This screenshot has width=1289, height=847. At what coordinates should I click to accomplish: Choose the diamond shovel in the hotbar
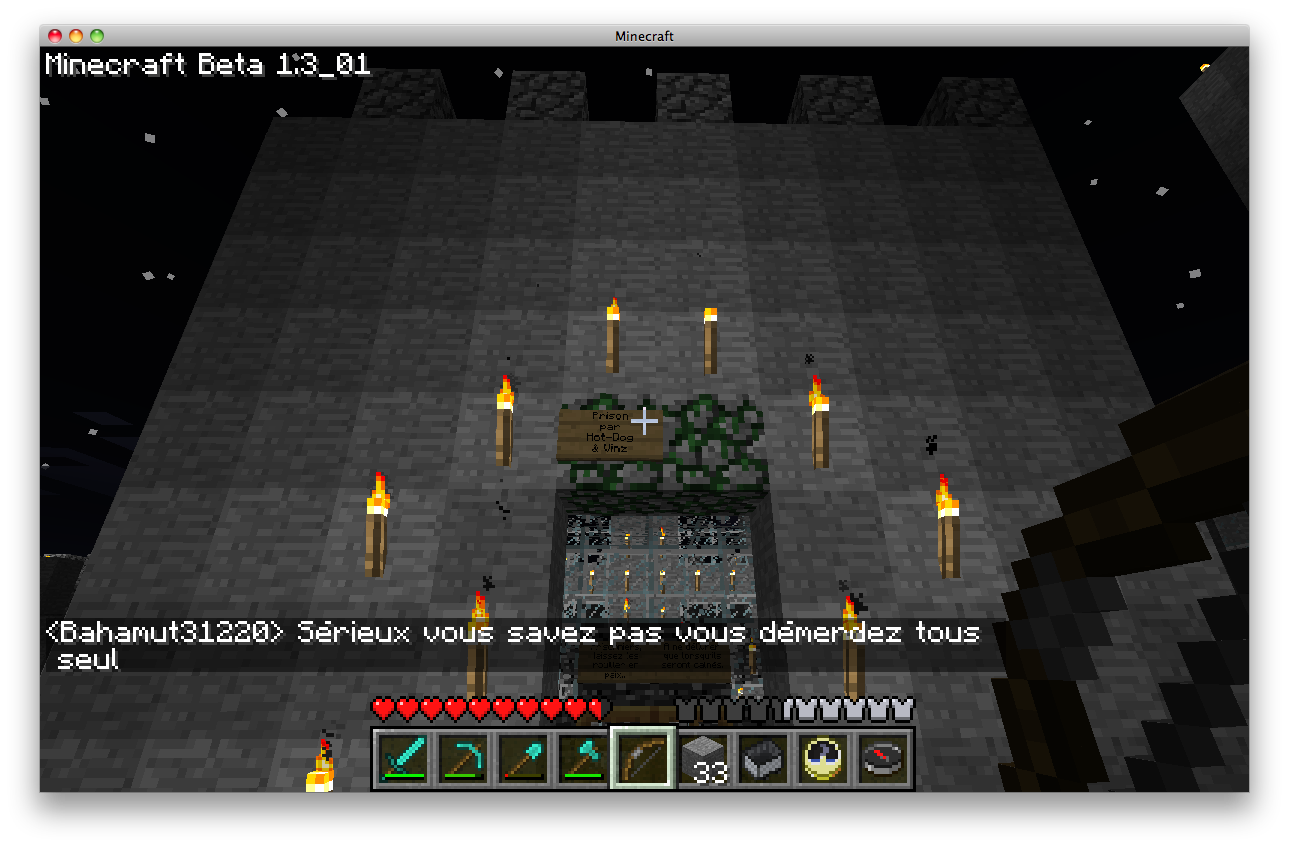[523, 757]
